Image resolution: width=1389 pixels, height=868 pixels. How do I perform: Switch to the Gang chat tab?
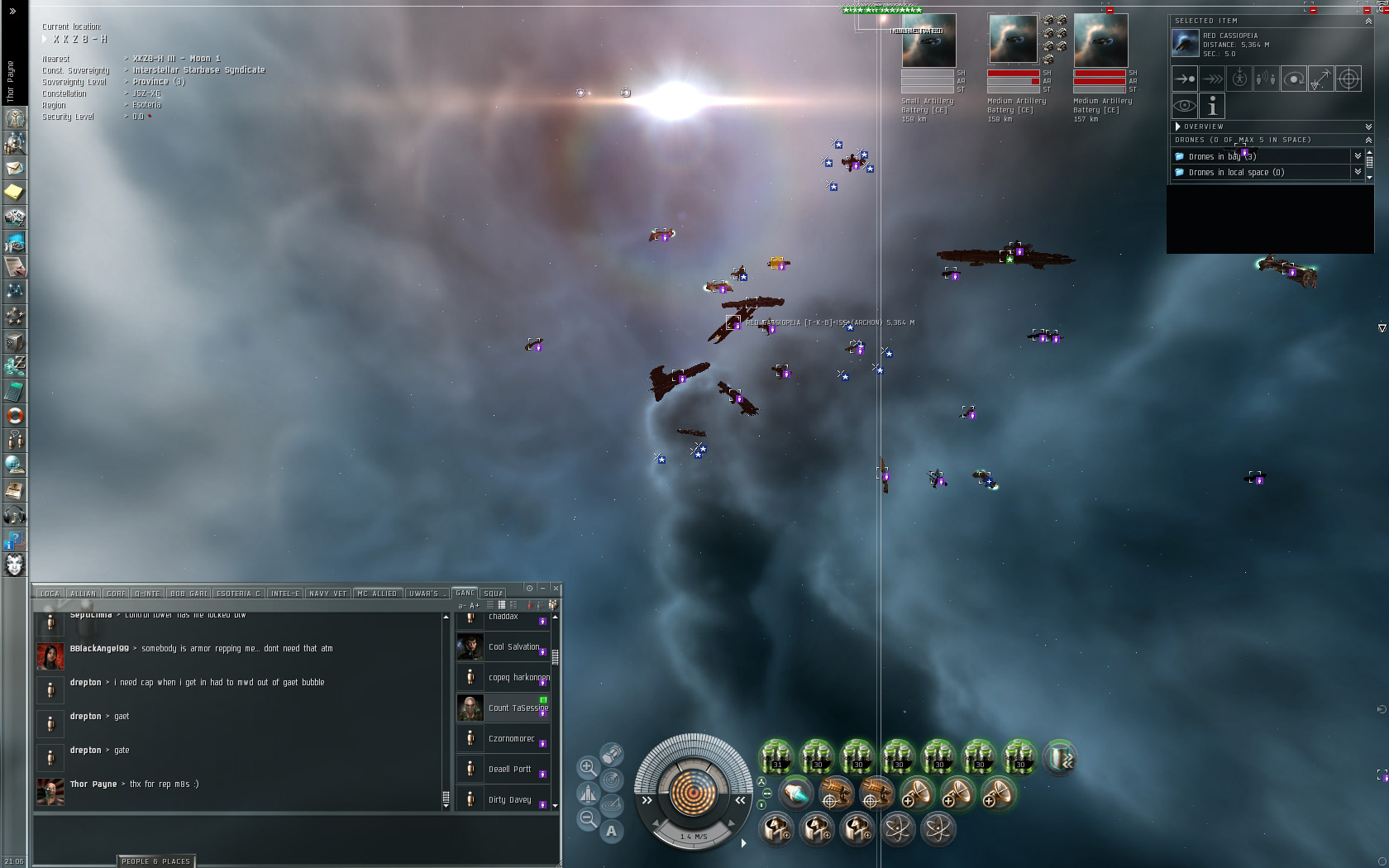click(465, 593)
